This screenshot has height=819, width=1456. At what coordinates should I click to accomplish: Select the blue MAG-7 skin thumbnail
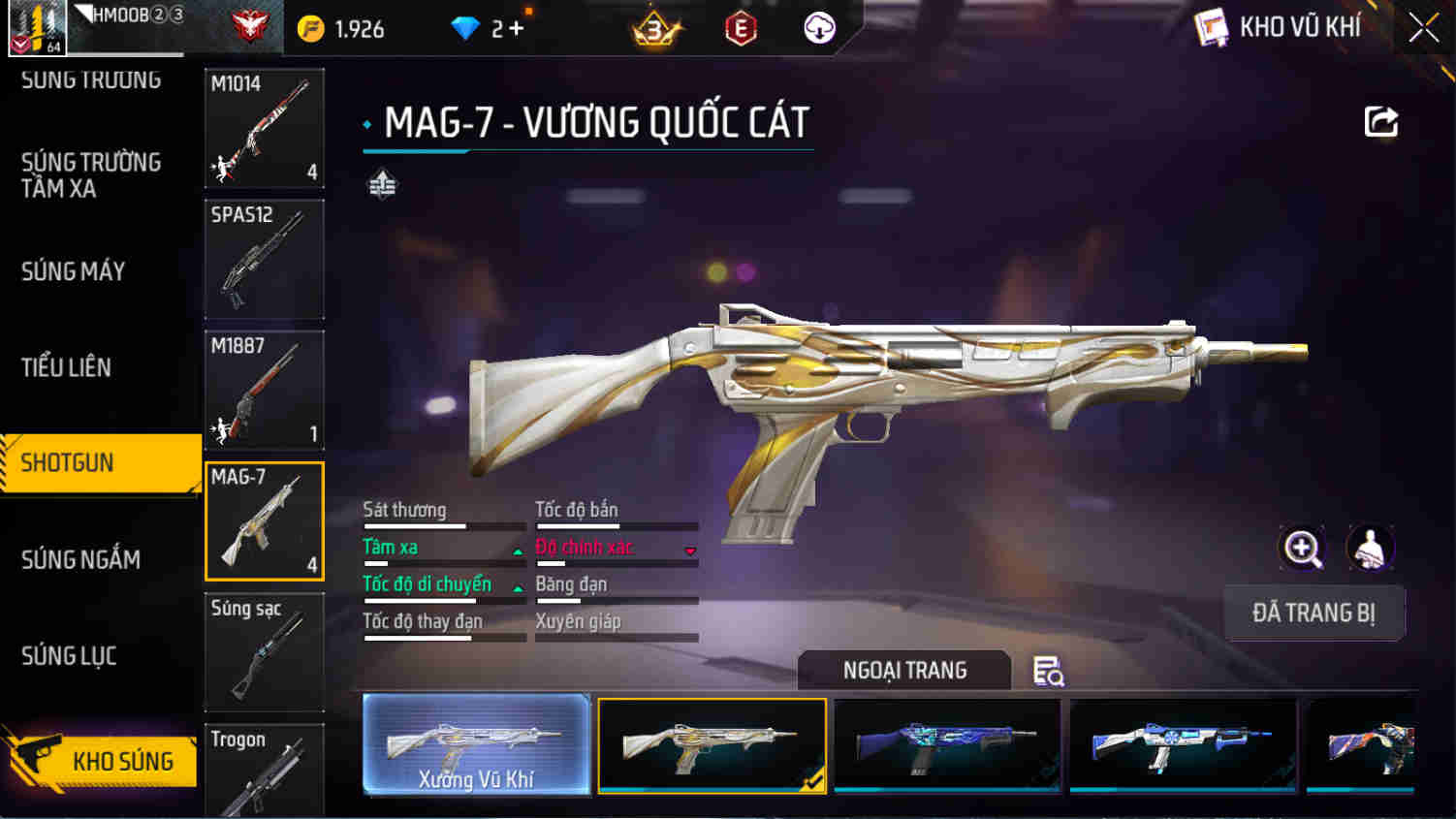(x=946, y=744)
